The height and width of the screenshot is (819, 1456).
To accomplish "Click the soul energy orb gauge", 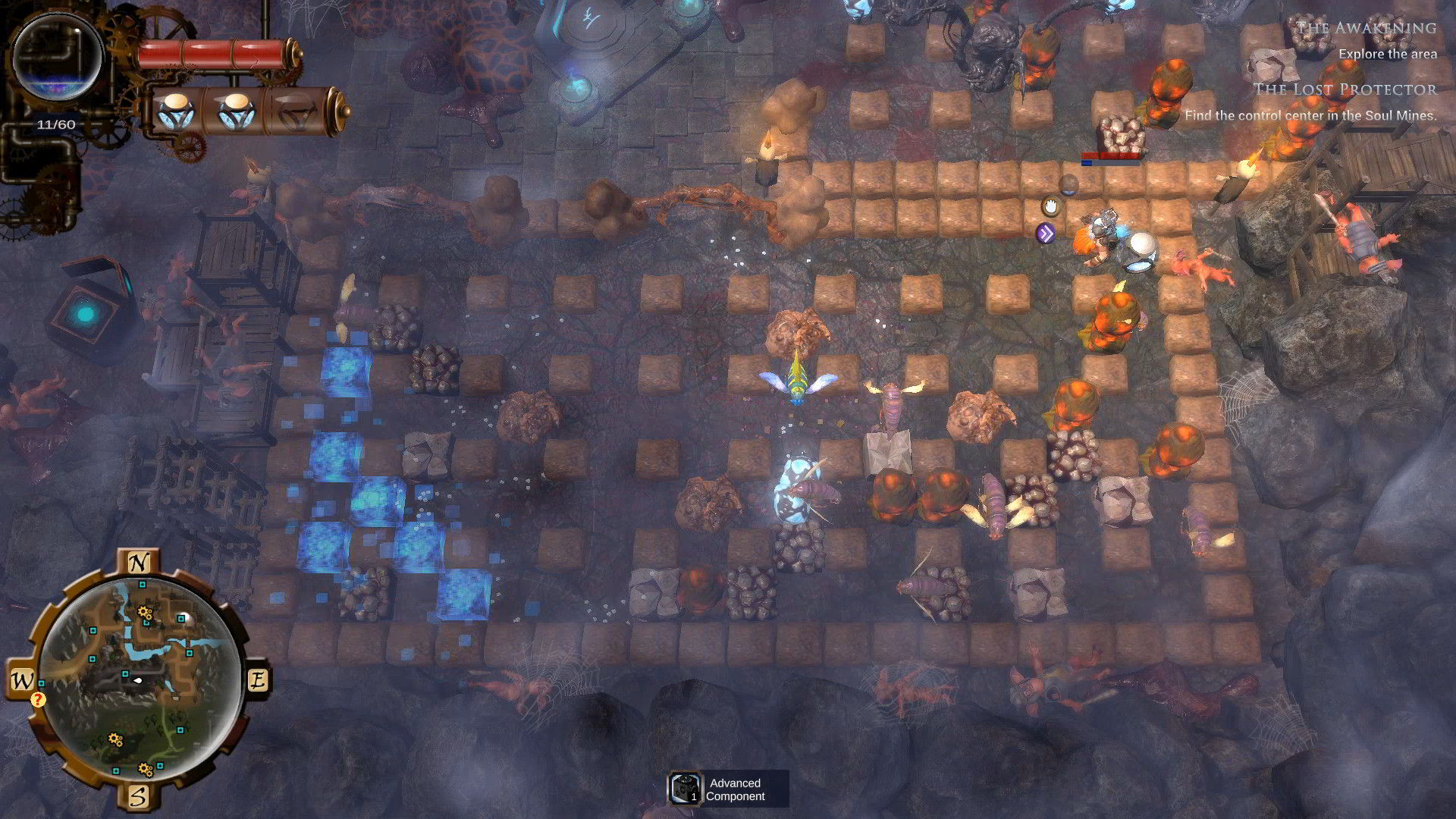I will (58, 58).
